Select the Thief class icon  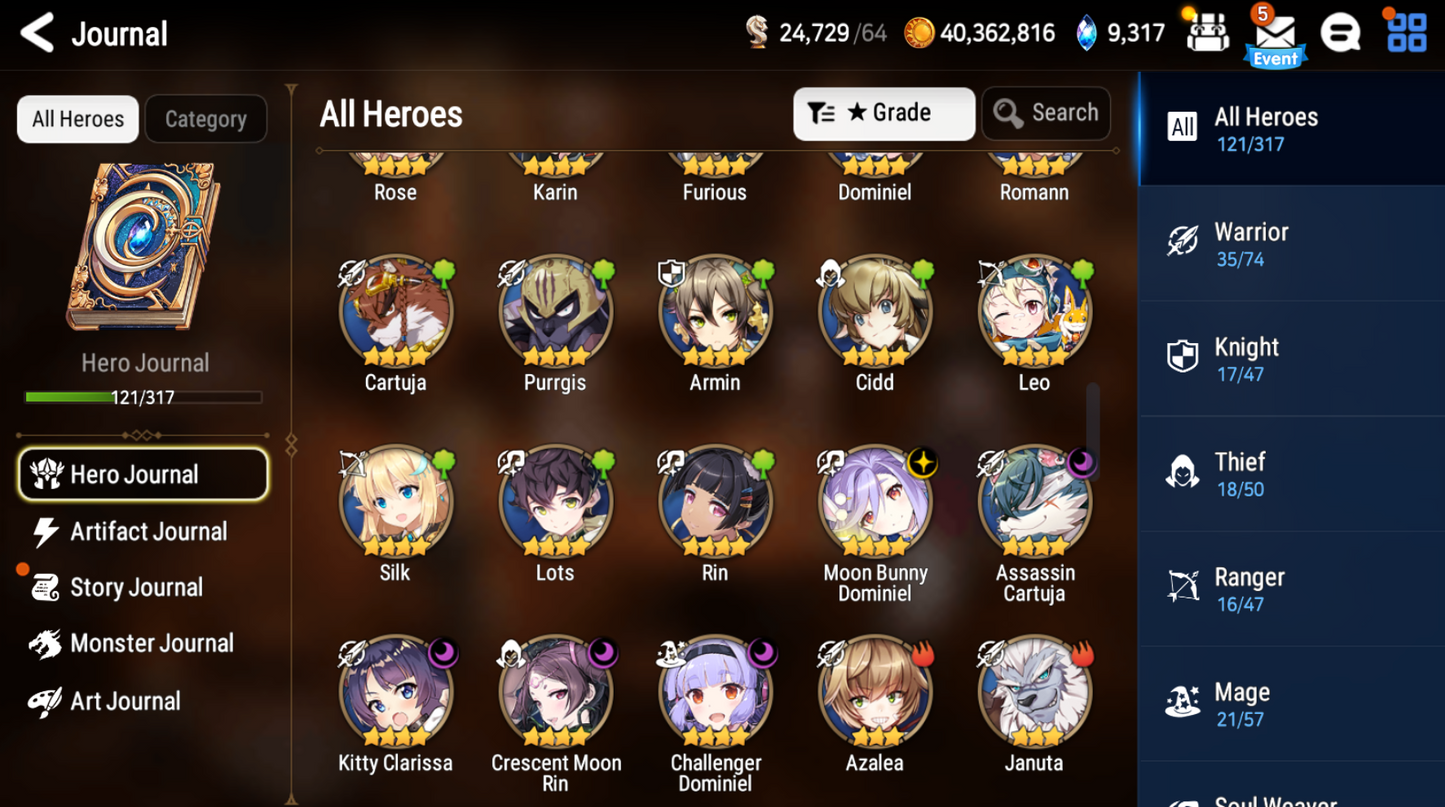tap(1184, 470)
